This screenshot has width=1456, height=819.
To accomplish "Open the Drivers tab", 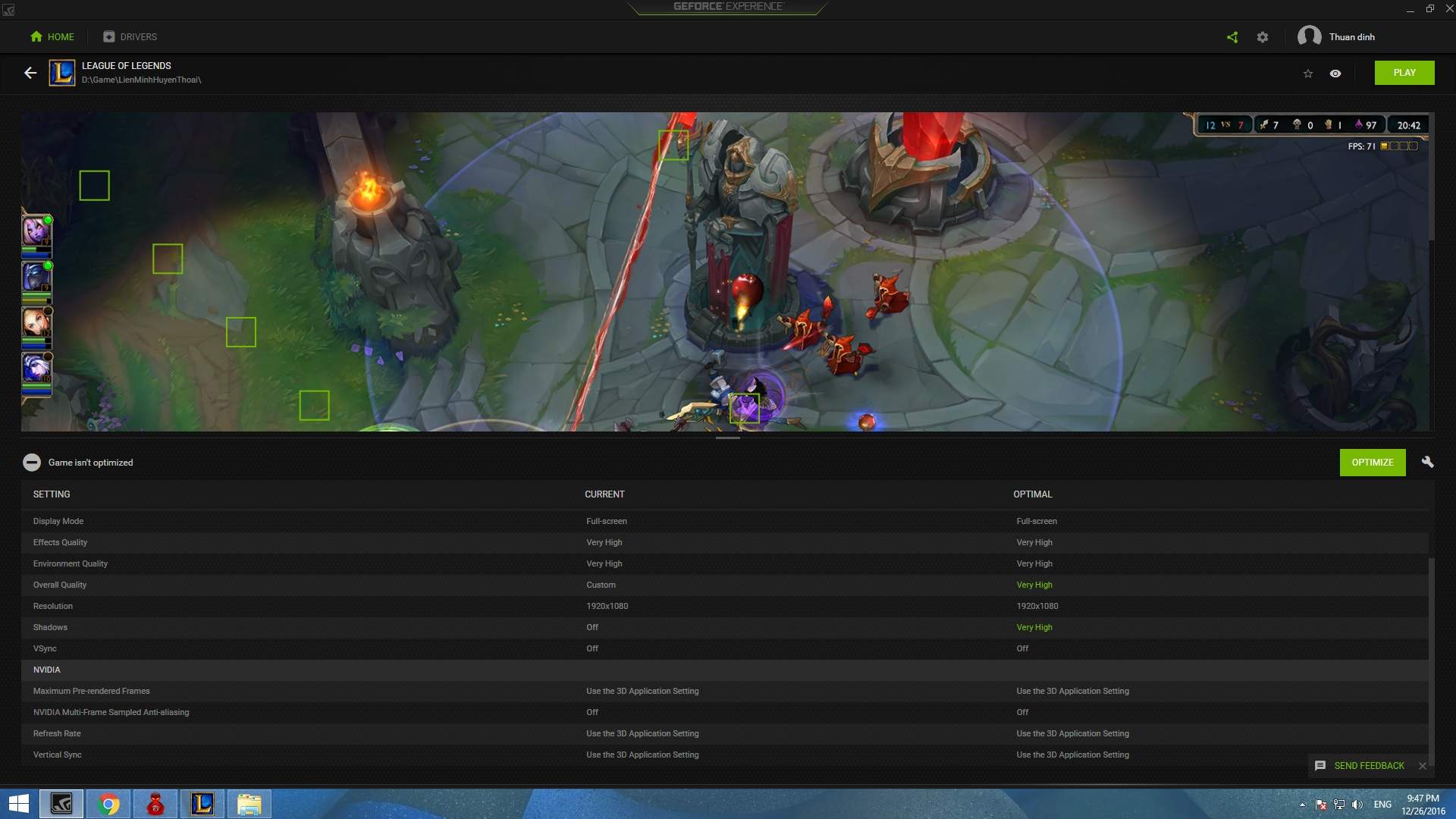I will (130, 36).
